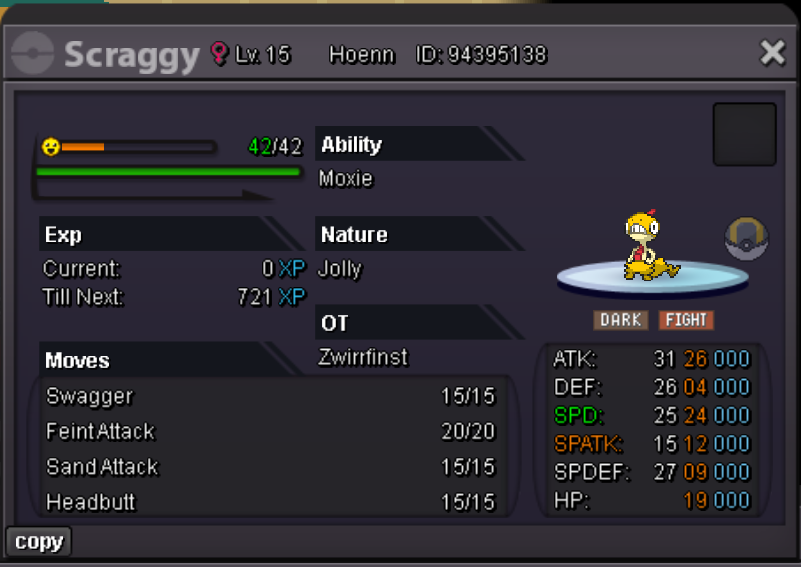Screen dimensions: 801x567
Task: Click the FIGHT type badge
Action: click(x=686, y=320)
